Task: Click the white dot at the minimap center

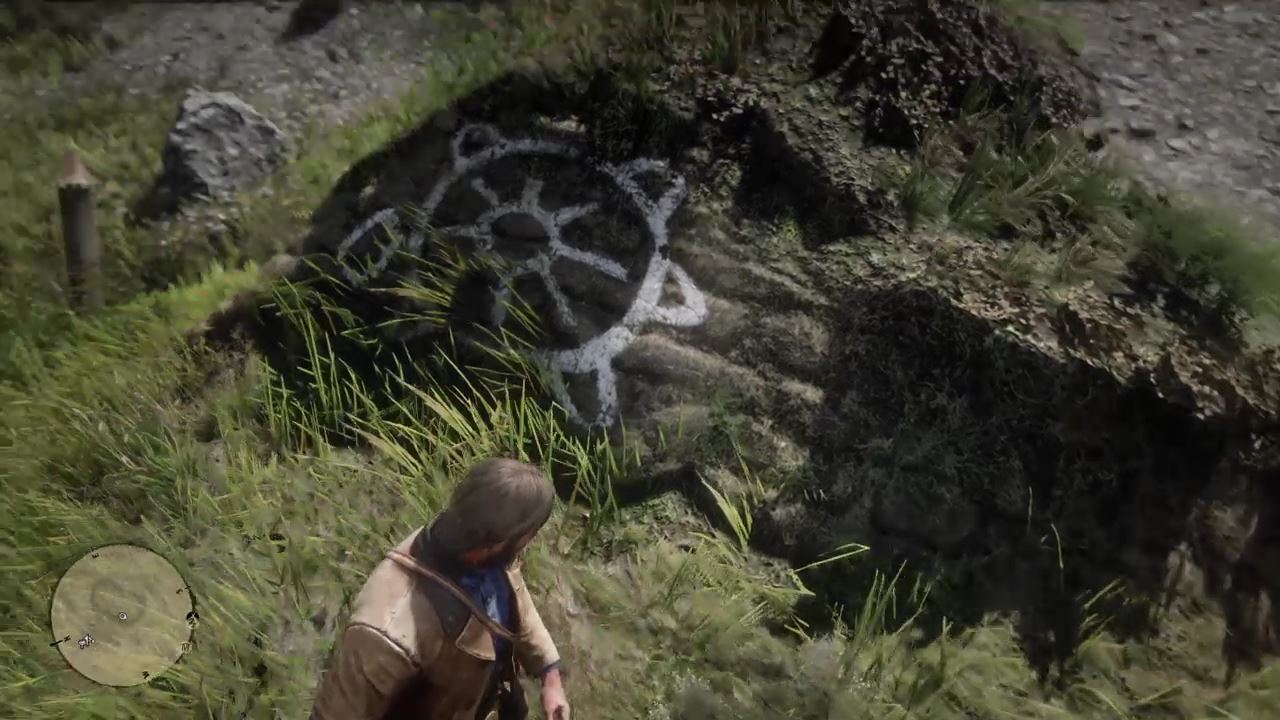Action: click(x=121, y=616)
